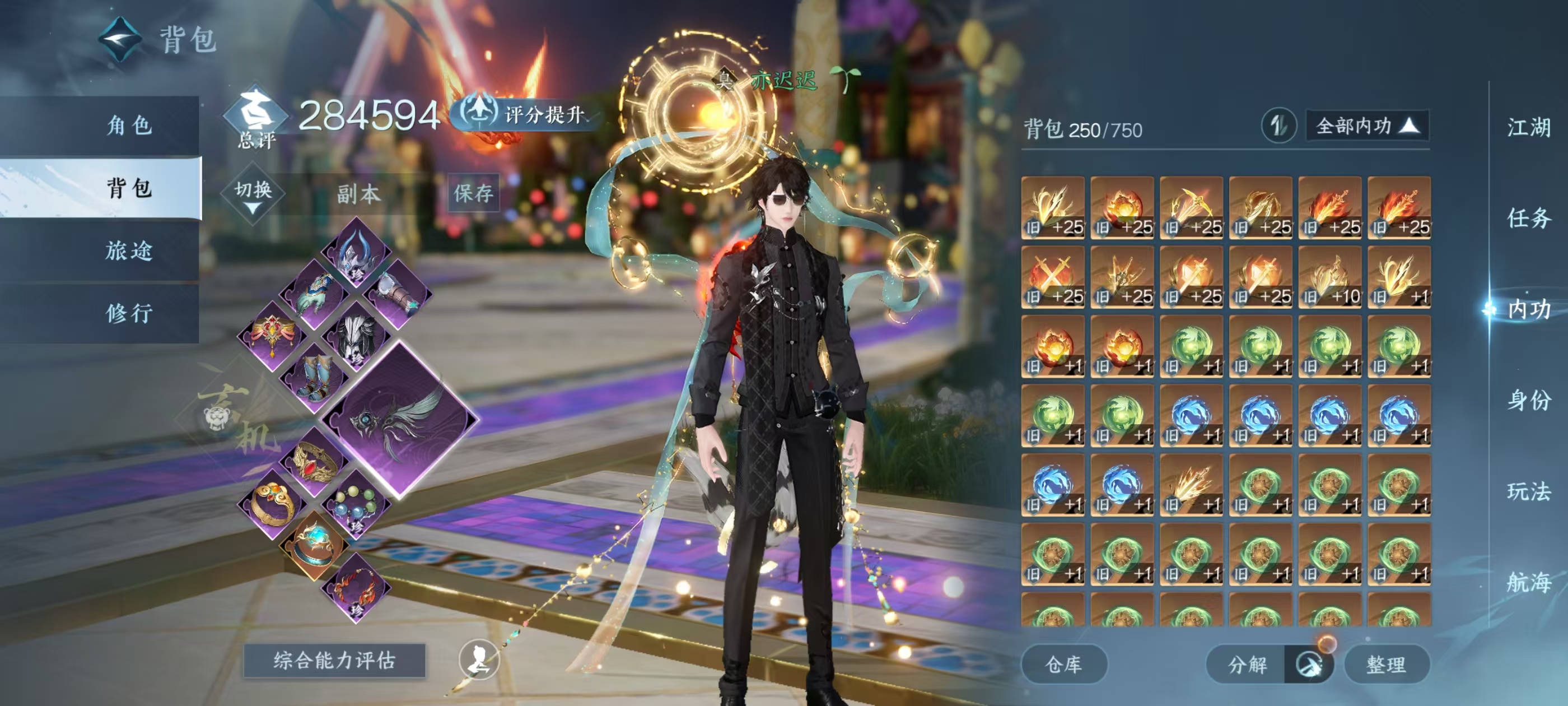
Task: Switch to the 航海 sailing category
Action: tap(1528, 582)
